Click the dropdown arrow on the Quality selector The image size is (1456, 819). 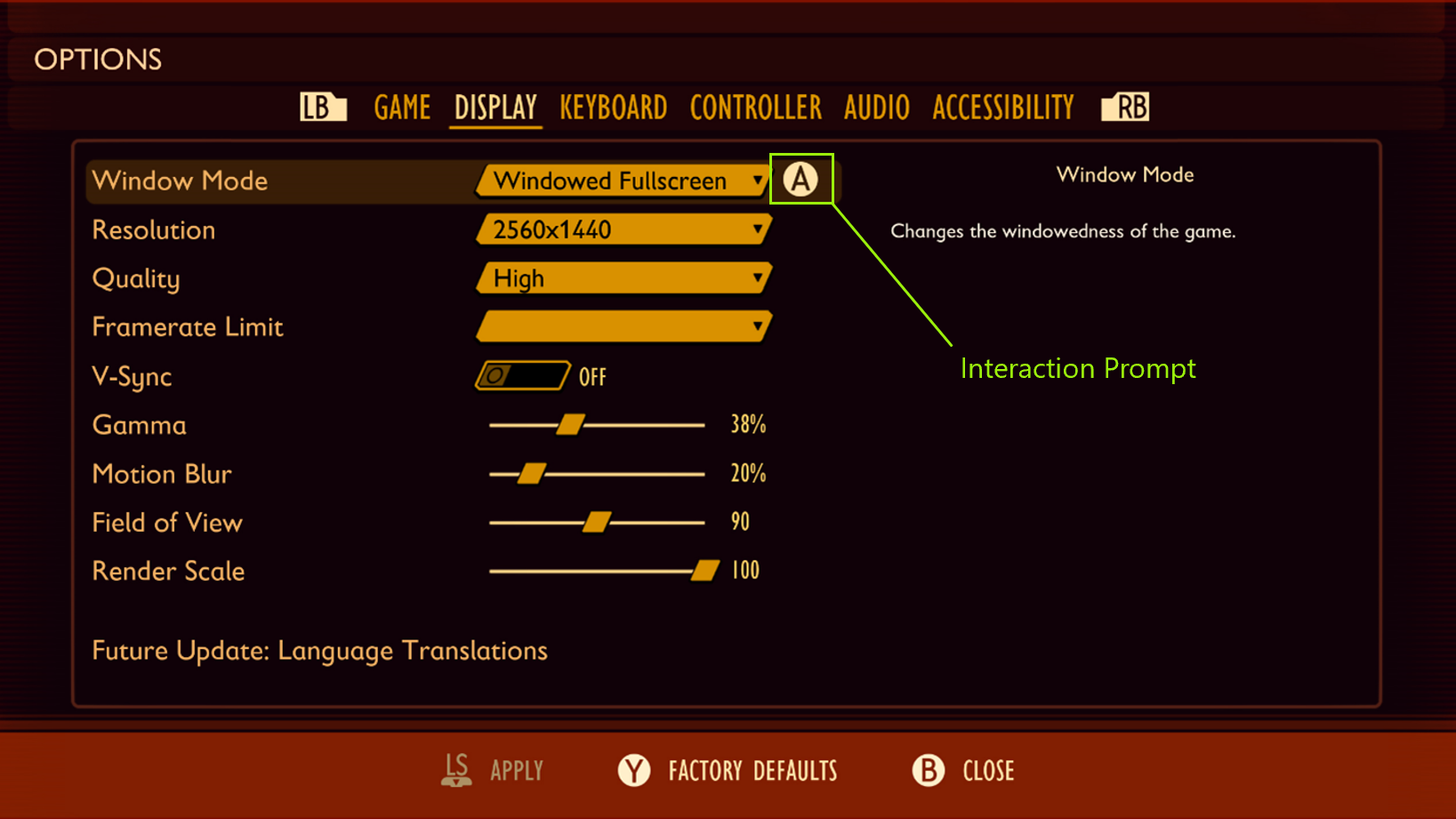757,278
